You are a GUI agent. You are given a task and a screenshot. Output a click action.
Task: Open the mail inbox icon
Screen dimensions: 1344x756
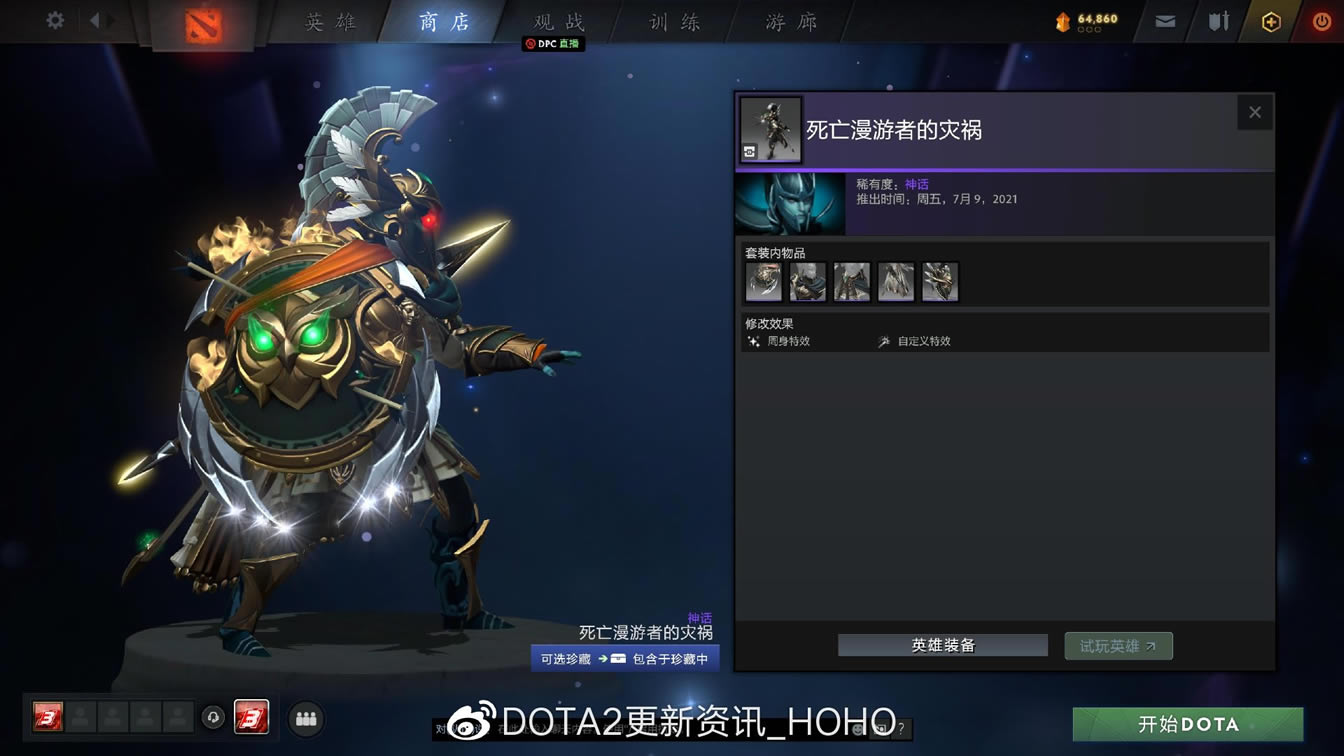pyautogui.click(x=1163, y=19)
